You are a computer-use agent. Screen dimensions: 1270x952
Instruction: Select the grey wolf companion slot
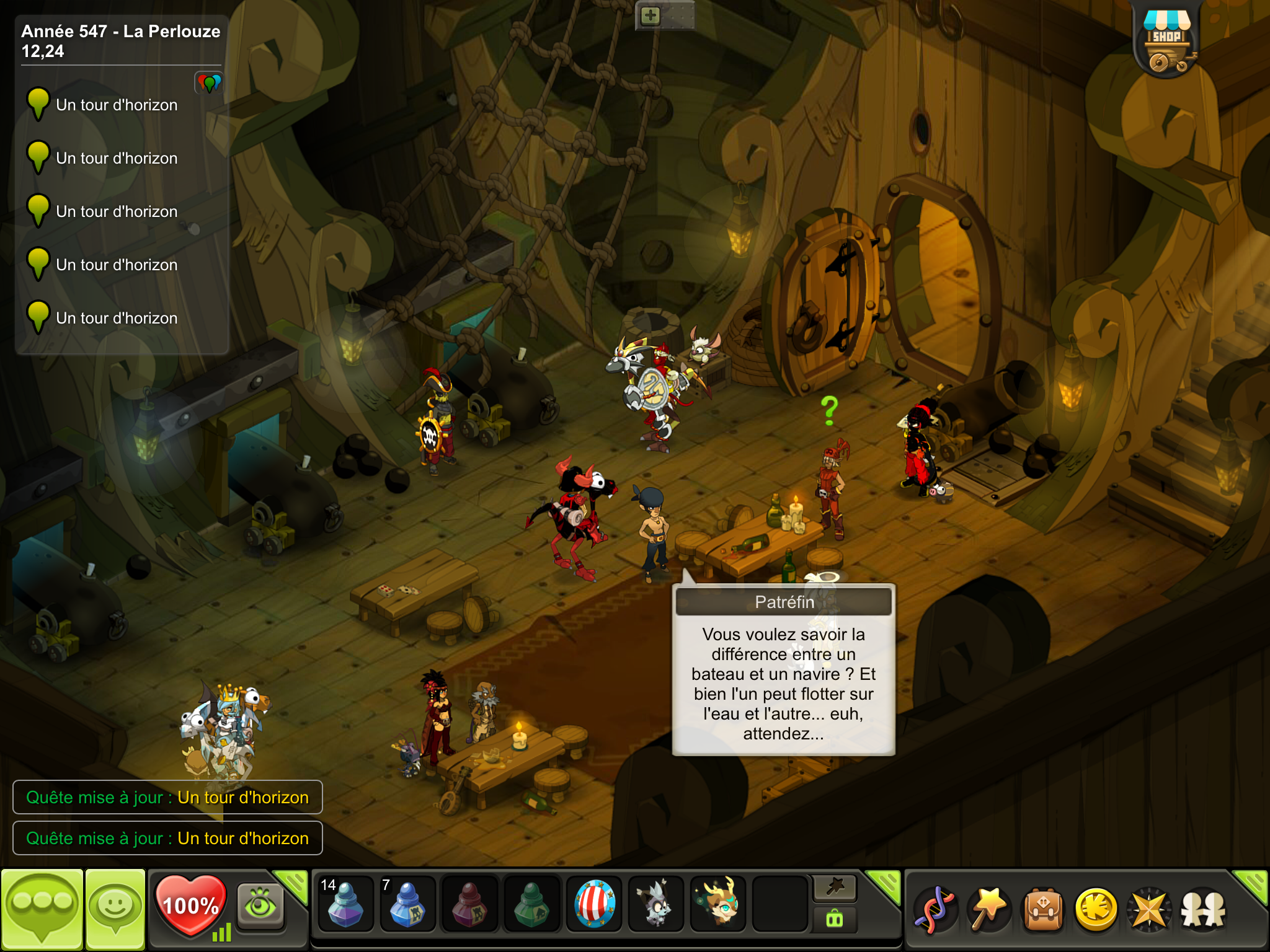point(656,904)
